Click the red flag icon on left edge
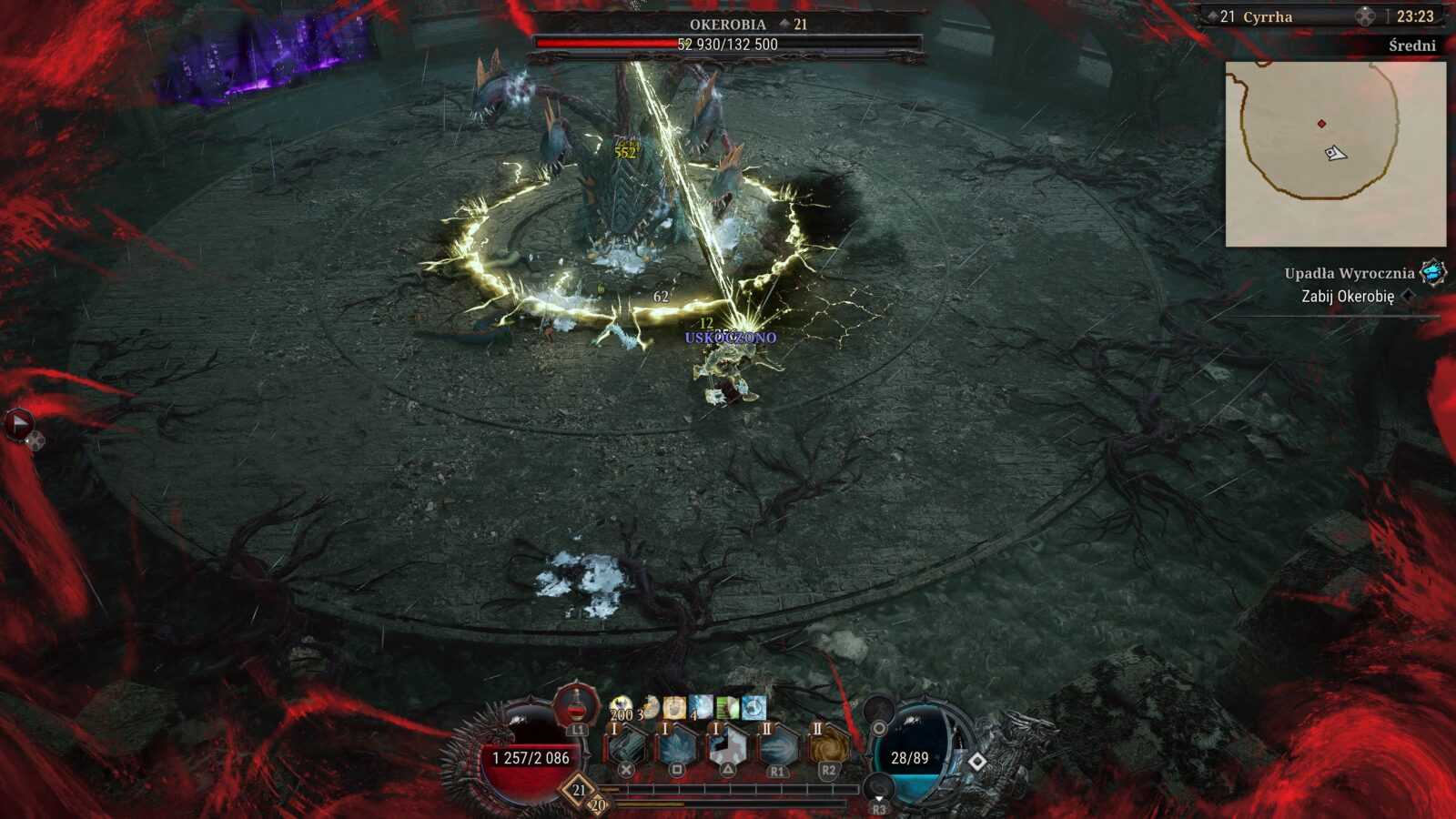 tap(18, 423)
